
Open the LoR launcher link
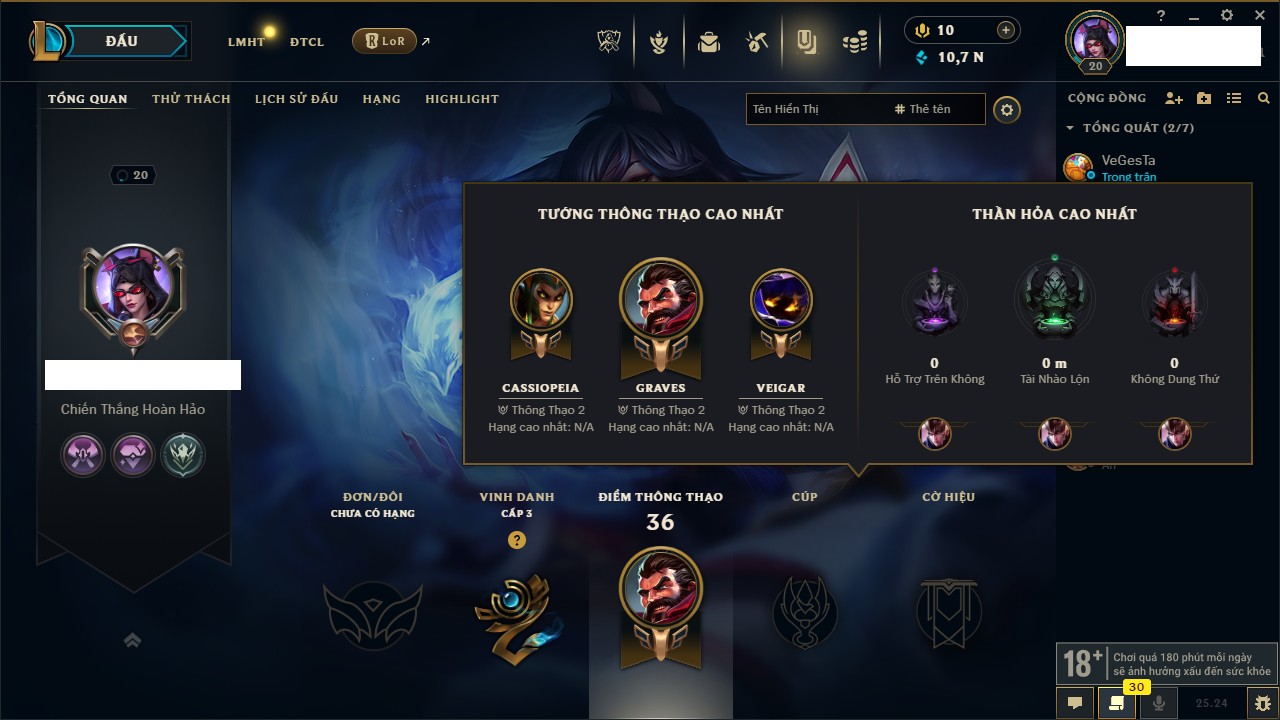tap(385, 41)
